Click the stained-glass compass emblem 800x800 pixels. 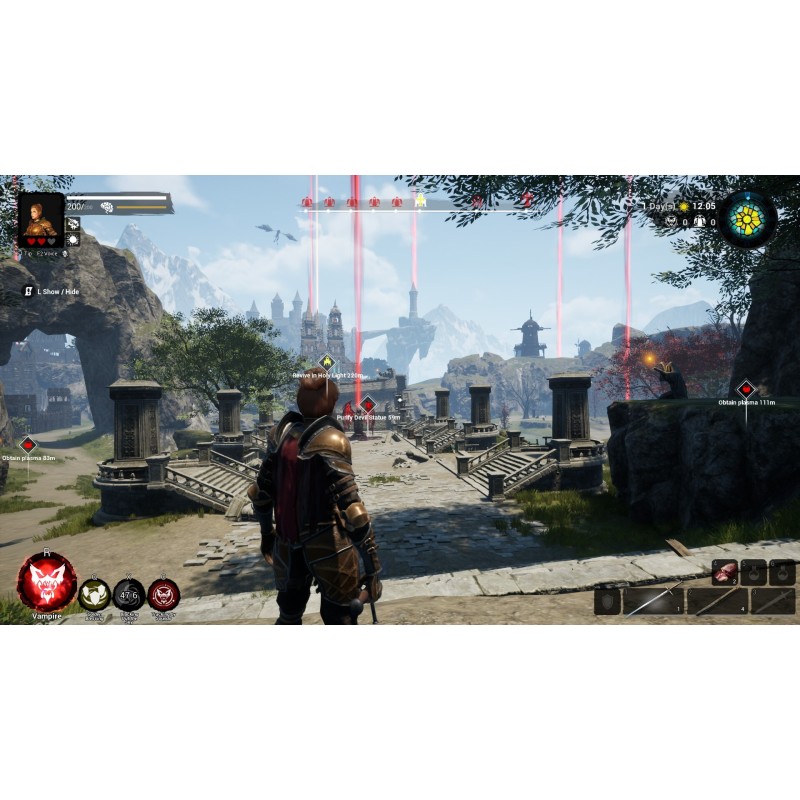tap(746, 219)
